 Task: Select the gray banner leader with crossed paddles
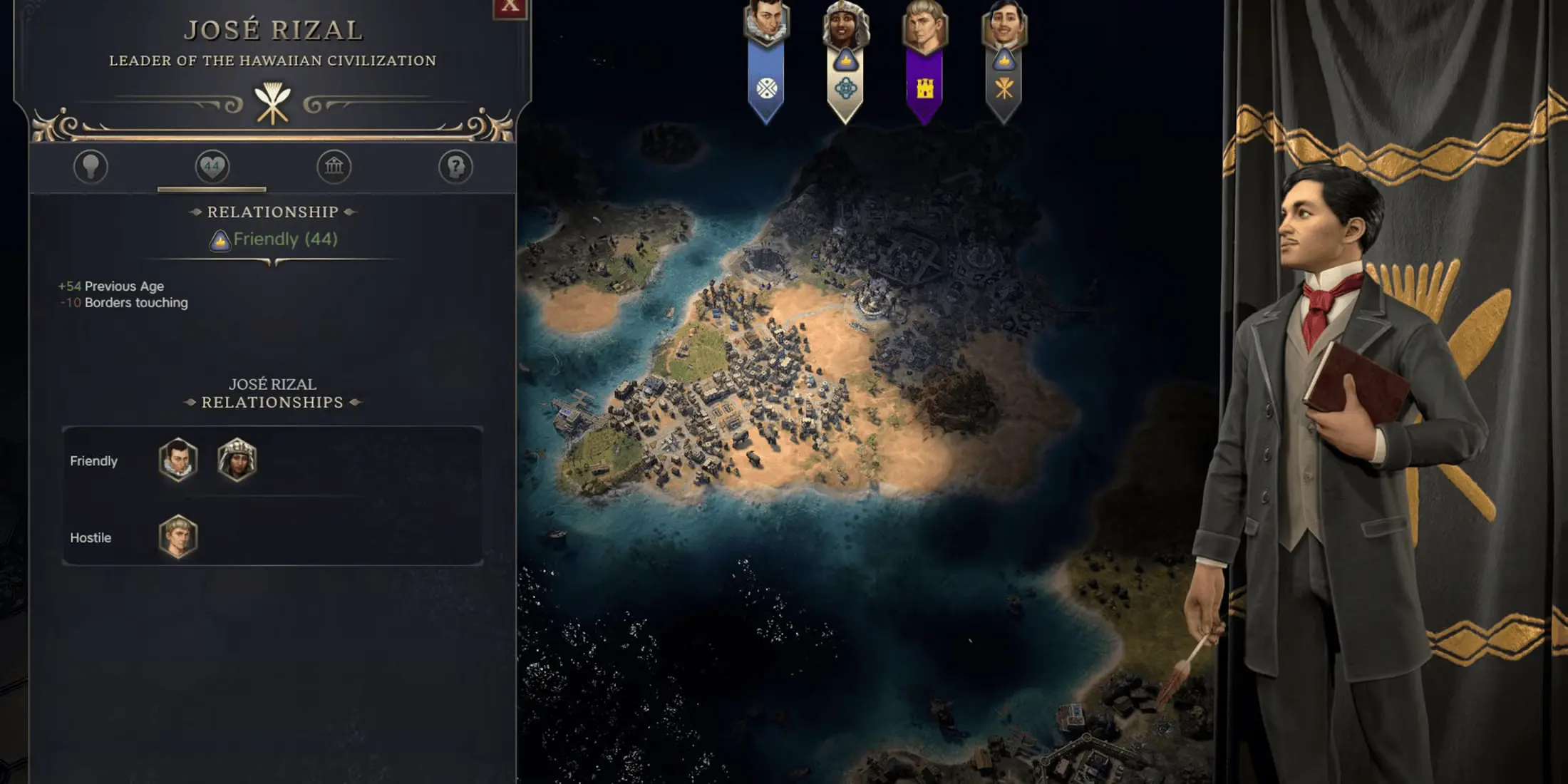[1004, 26]
